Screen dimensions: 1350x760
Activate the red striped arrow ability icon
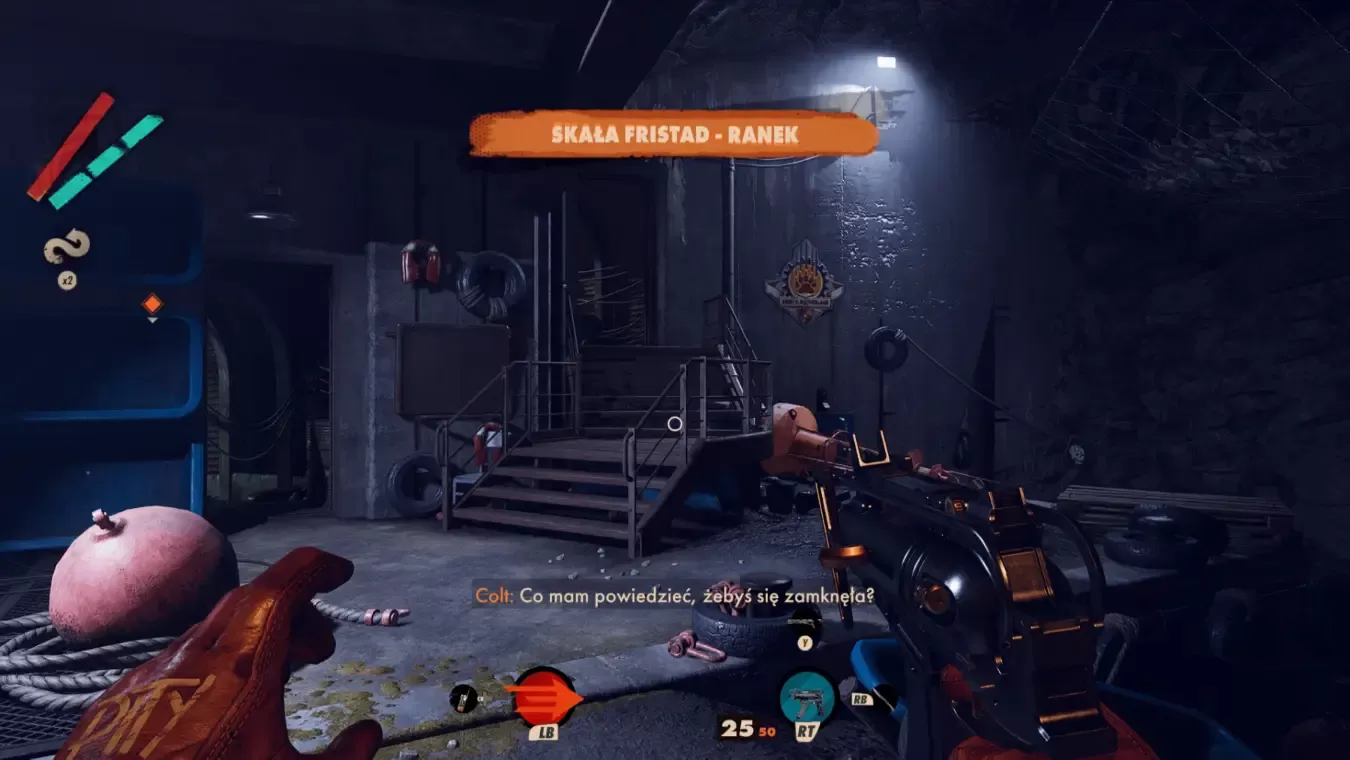pyautogui.click(x=543, y=696)
